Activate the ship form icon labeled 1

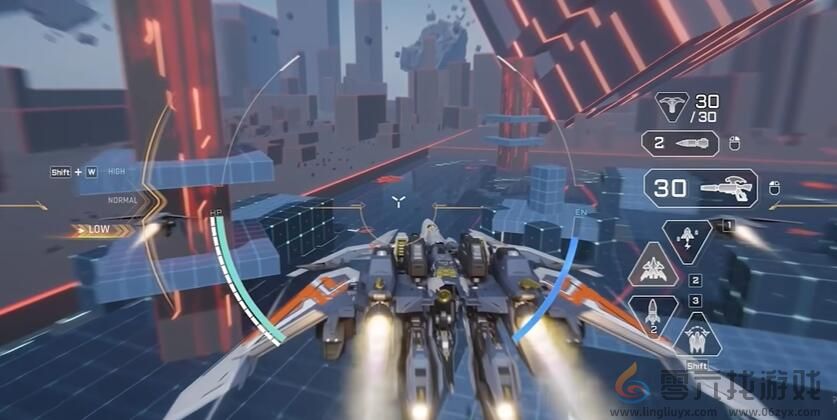pos(687,240)
